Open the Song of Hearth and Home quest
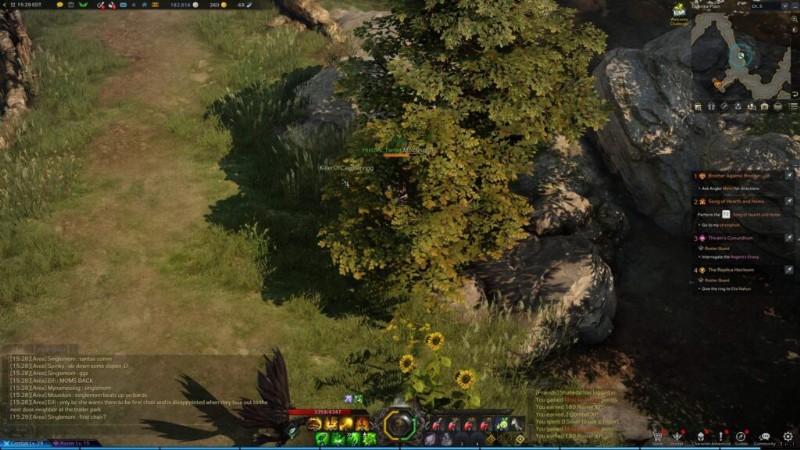This screenshot has width=800, height=450. pos(735,202)
